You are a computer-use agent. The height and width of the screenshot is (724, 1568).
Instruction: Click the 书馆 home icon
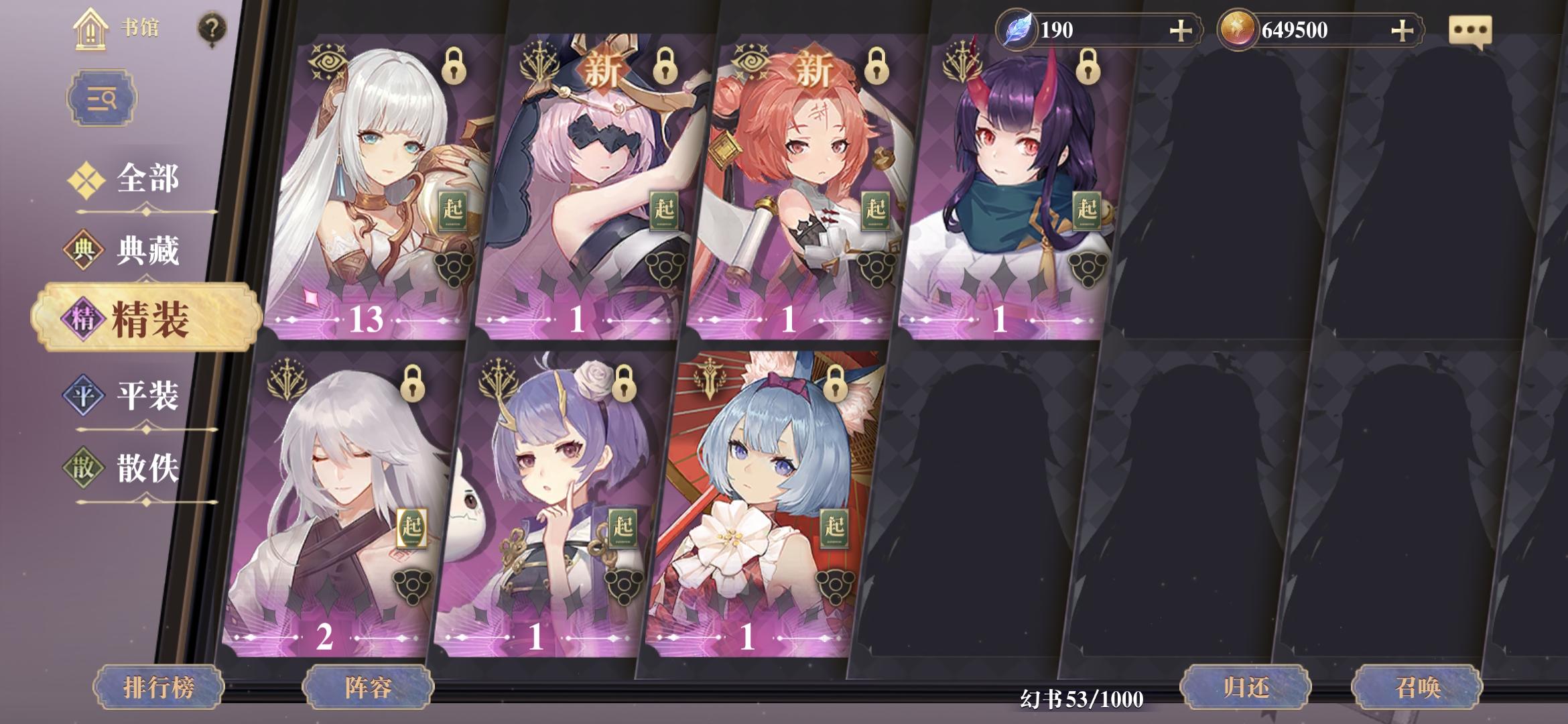click(90, 27)
